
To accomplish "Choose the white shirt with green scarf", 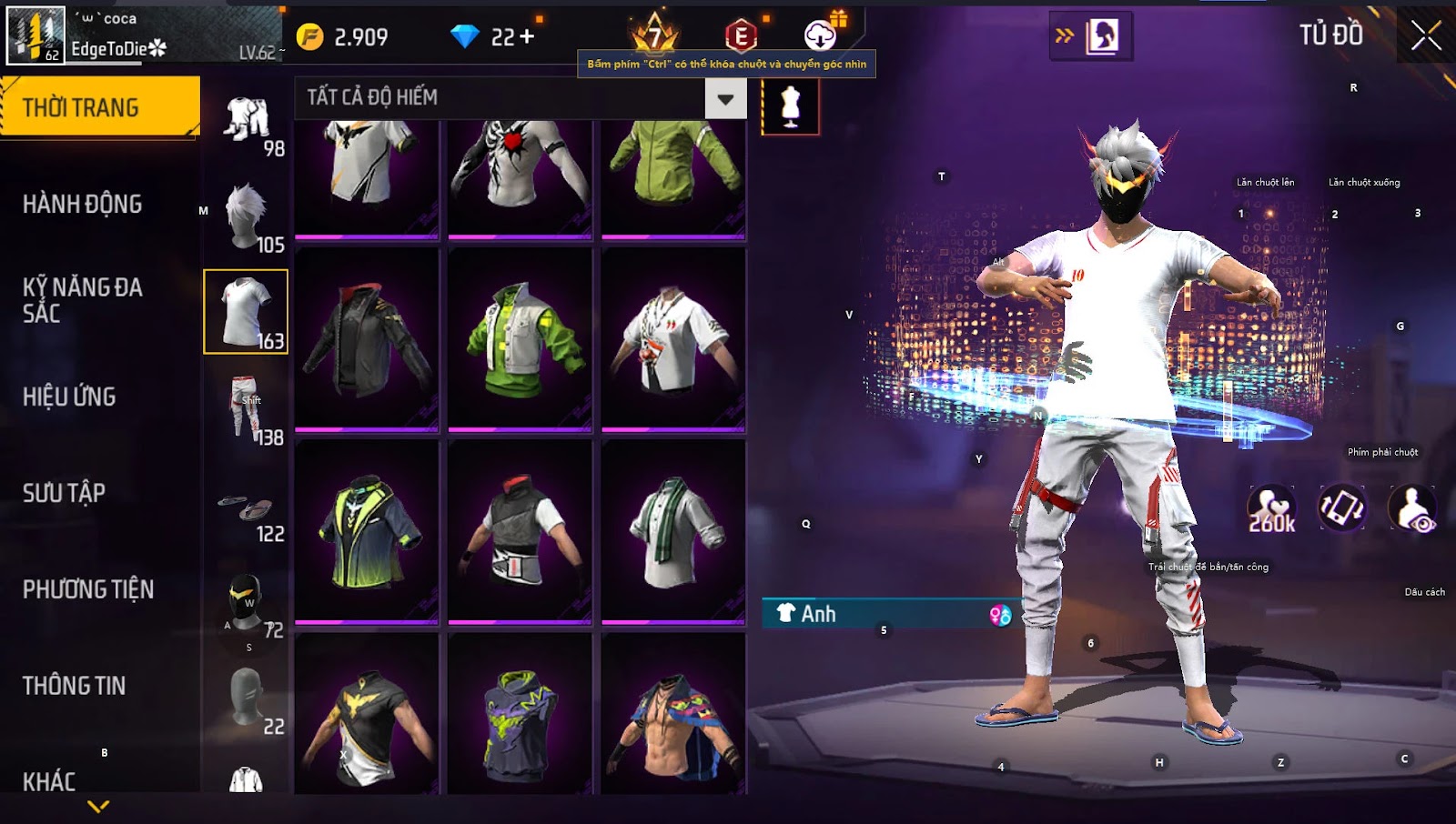I will (673, 531).
